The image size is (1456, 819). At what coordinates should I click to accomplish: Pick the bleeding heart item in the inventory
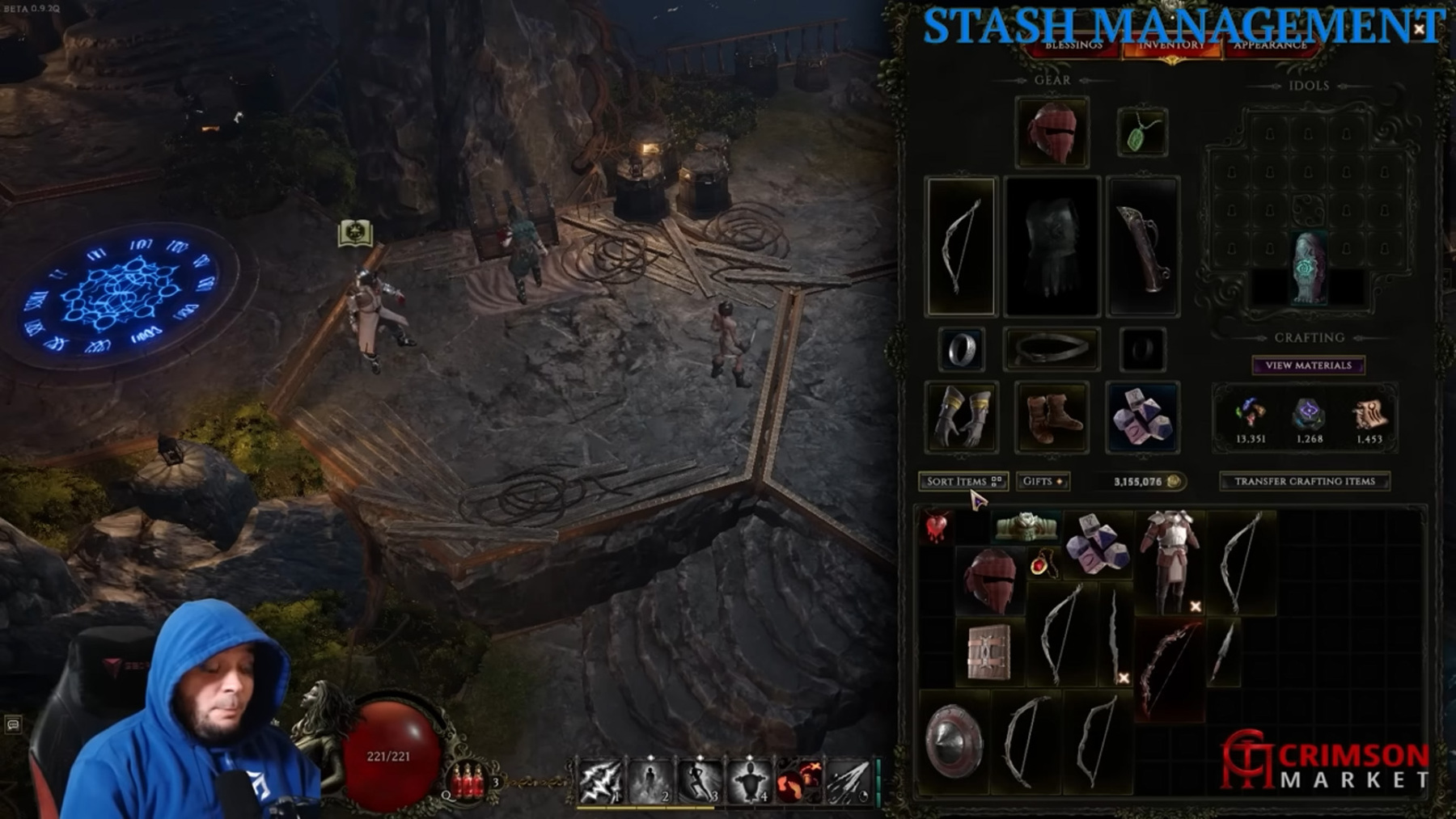[936, 527]
